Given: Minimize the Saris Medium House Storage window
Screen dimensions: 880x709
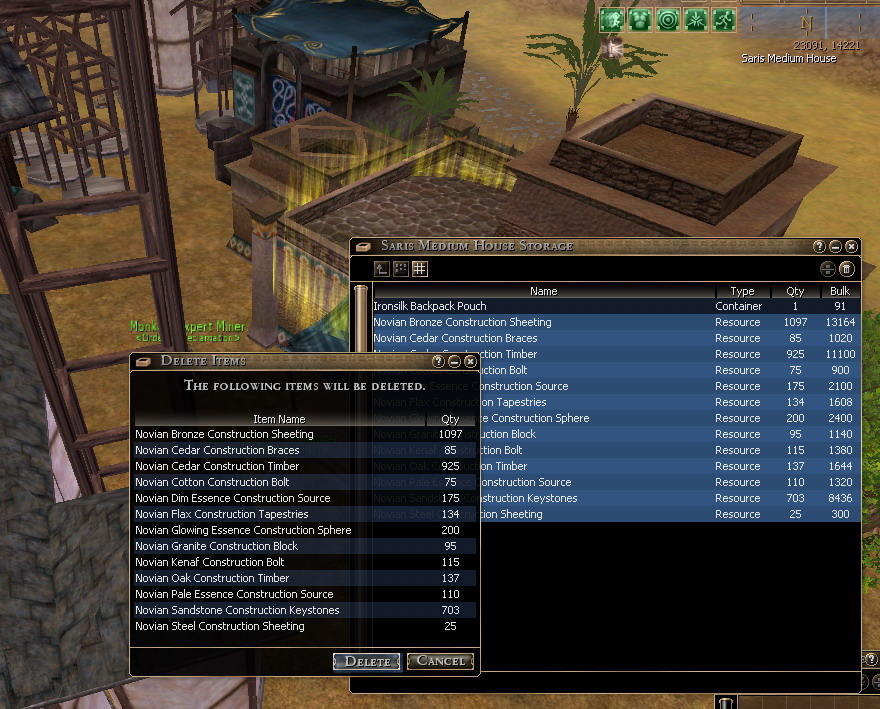Looking at the screenshot, I should [835, 246].
